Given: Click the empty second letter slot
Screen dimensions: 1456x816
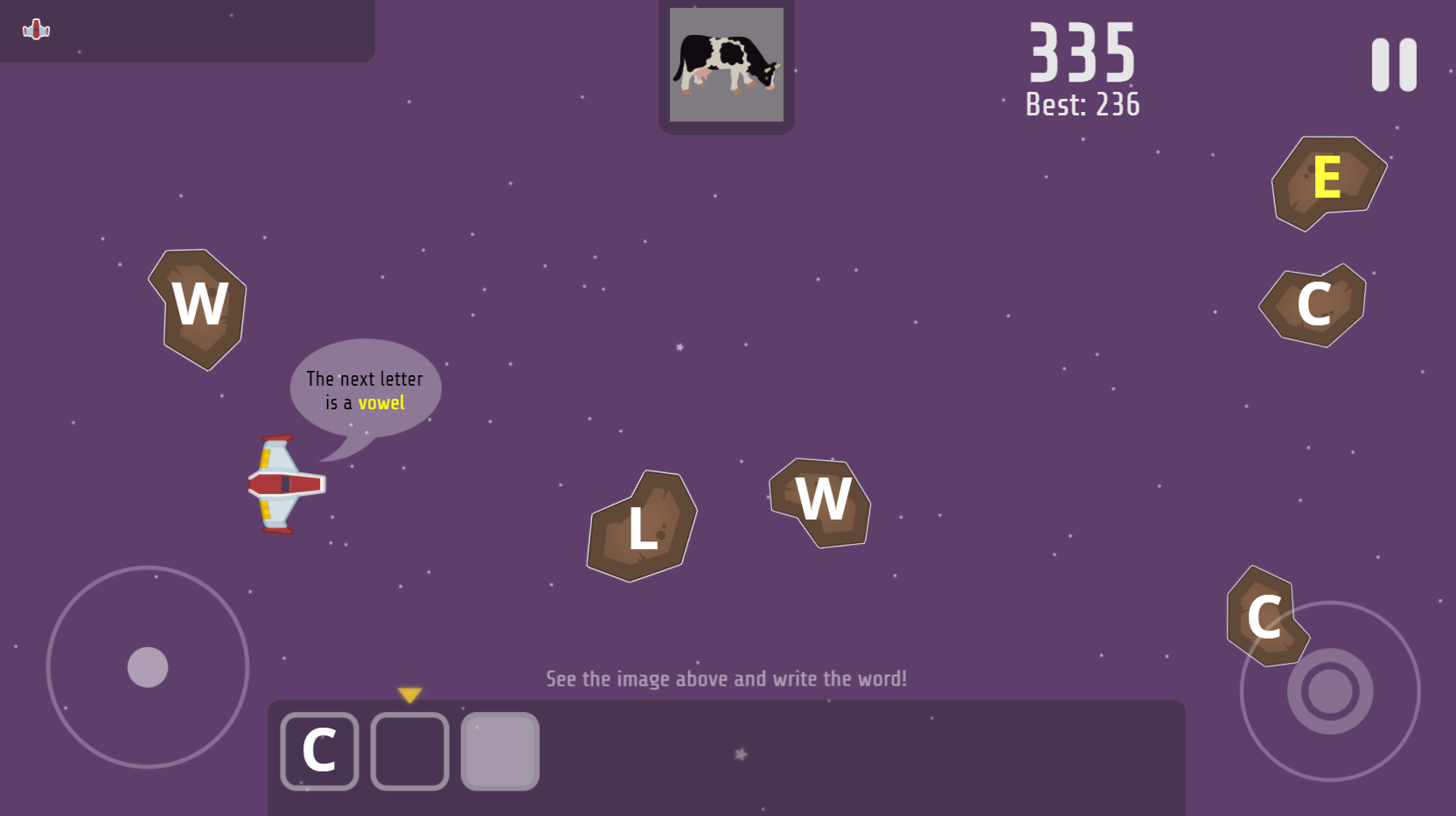Looking at the screenshot, I should tap(409, 750).
